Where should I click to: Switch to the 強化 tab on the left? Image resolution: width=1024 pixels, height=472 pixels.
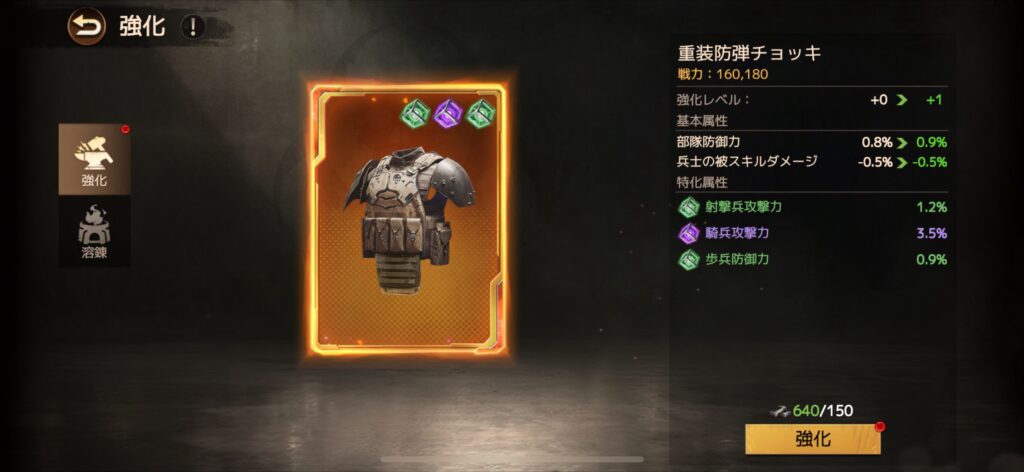(x=94, y=160)
